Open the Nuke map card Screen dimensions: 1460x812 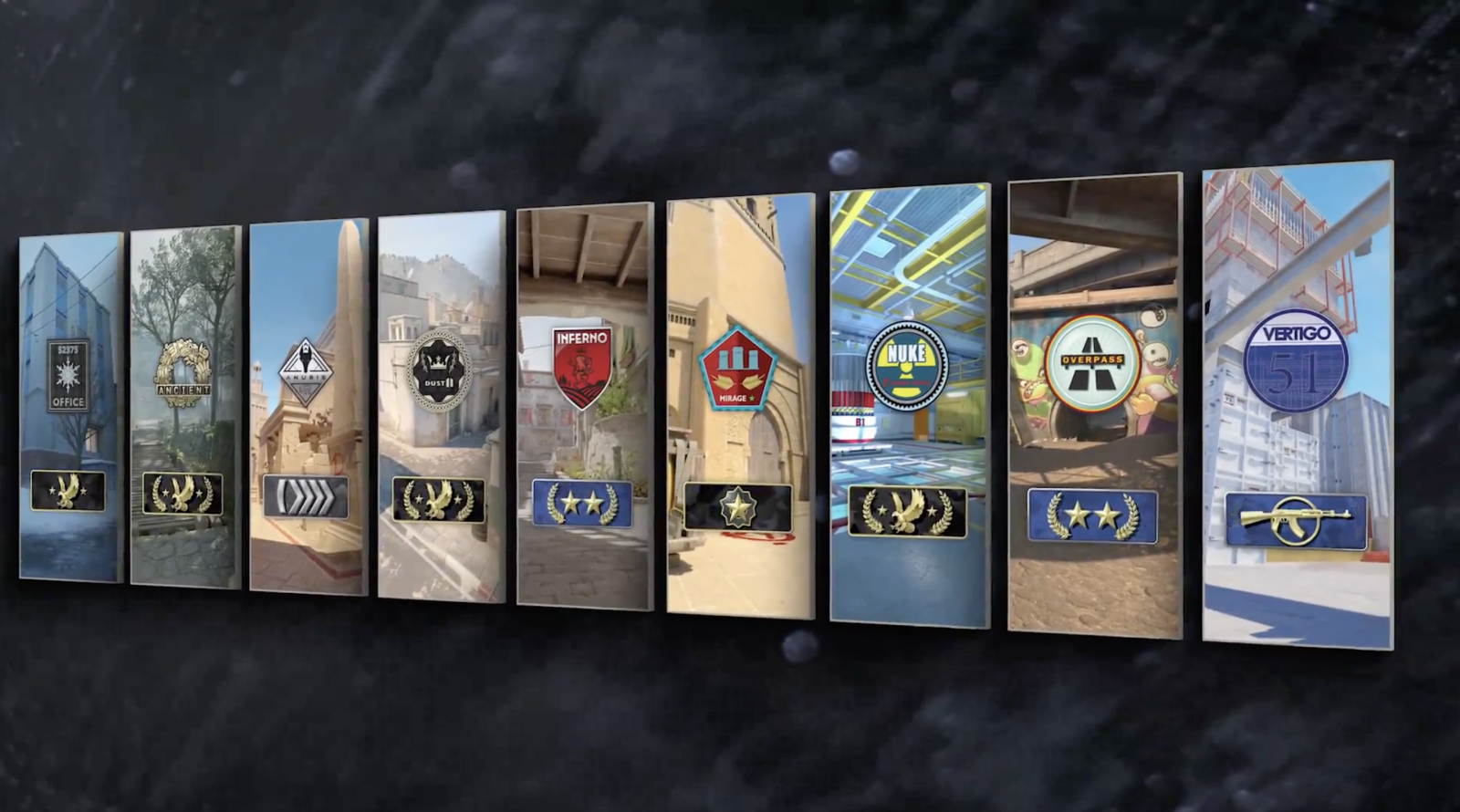click(906, 401)
